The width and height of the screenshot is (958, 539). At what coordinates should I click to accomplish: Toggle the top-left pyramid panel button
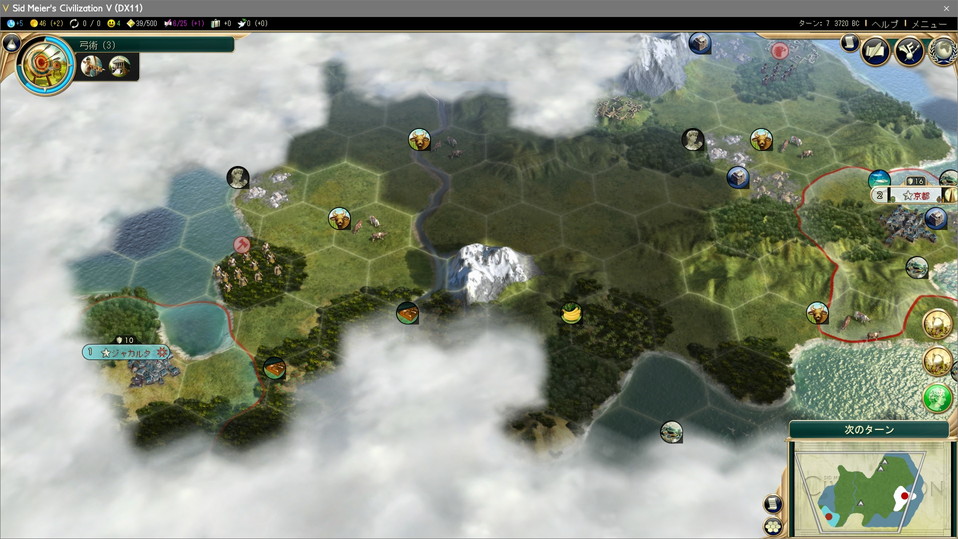click(10, 42)
